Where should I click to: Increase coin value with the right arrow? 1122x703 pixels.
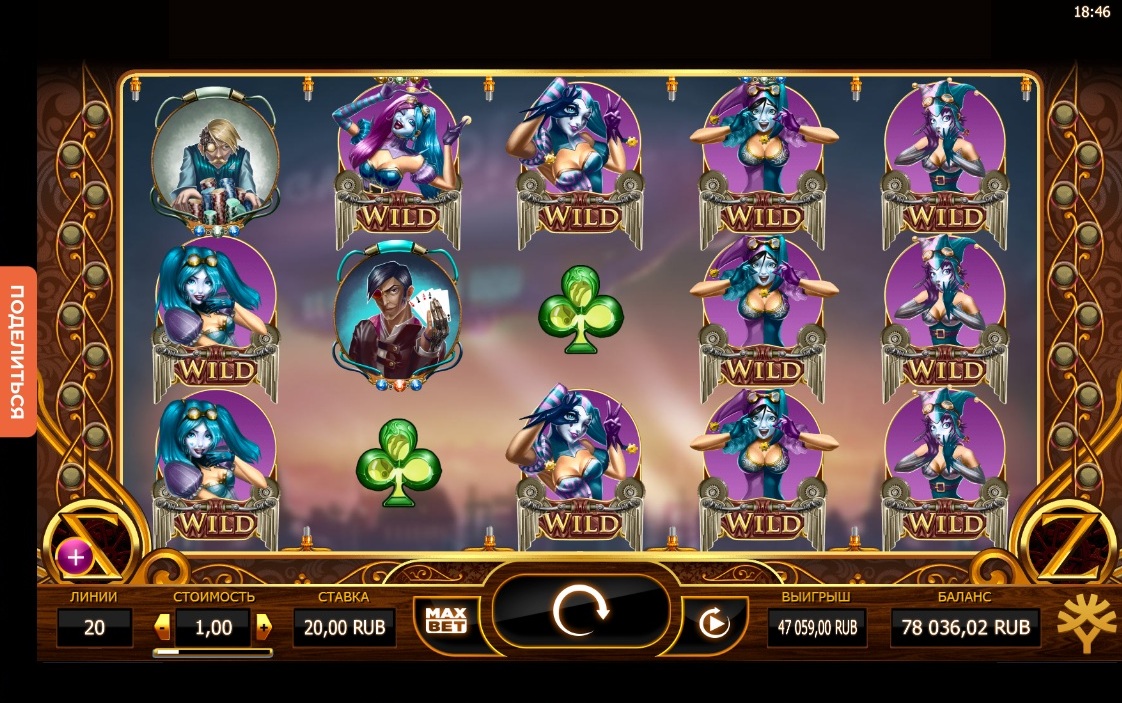tap(263, 627)
